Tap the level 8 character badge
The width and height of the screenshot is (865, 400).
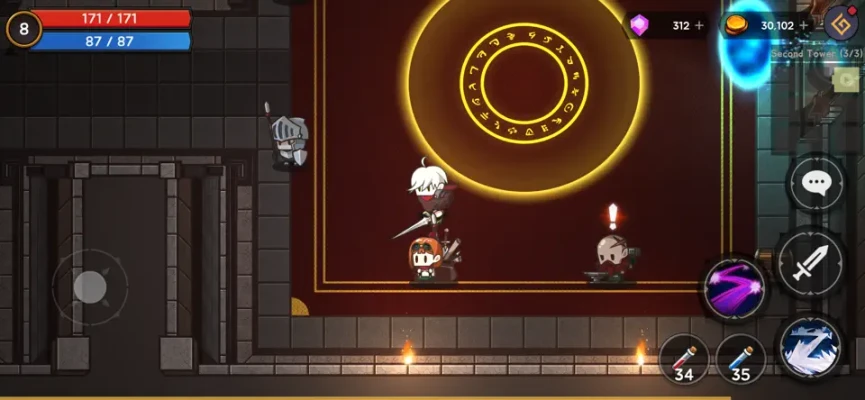[23, 29]
